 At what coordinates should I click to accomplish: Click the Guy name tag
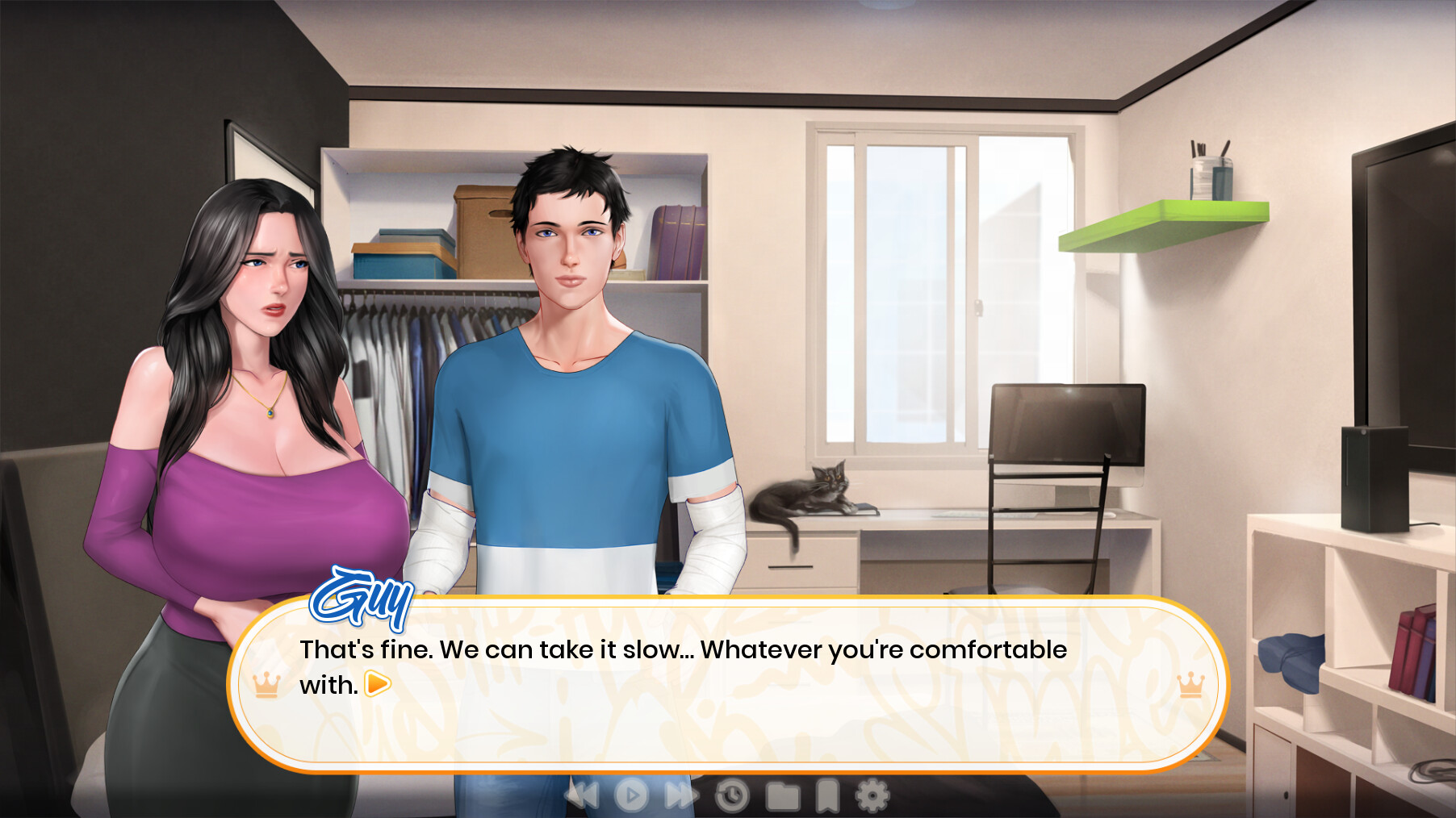(x=362, y=599)
